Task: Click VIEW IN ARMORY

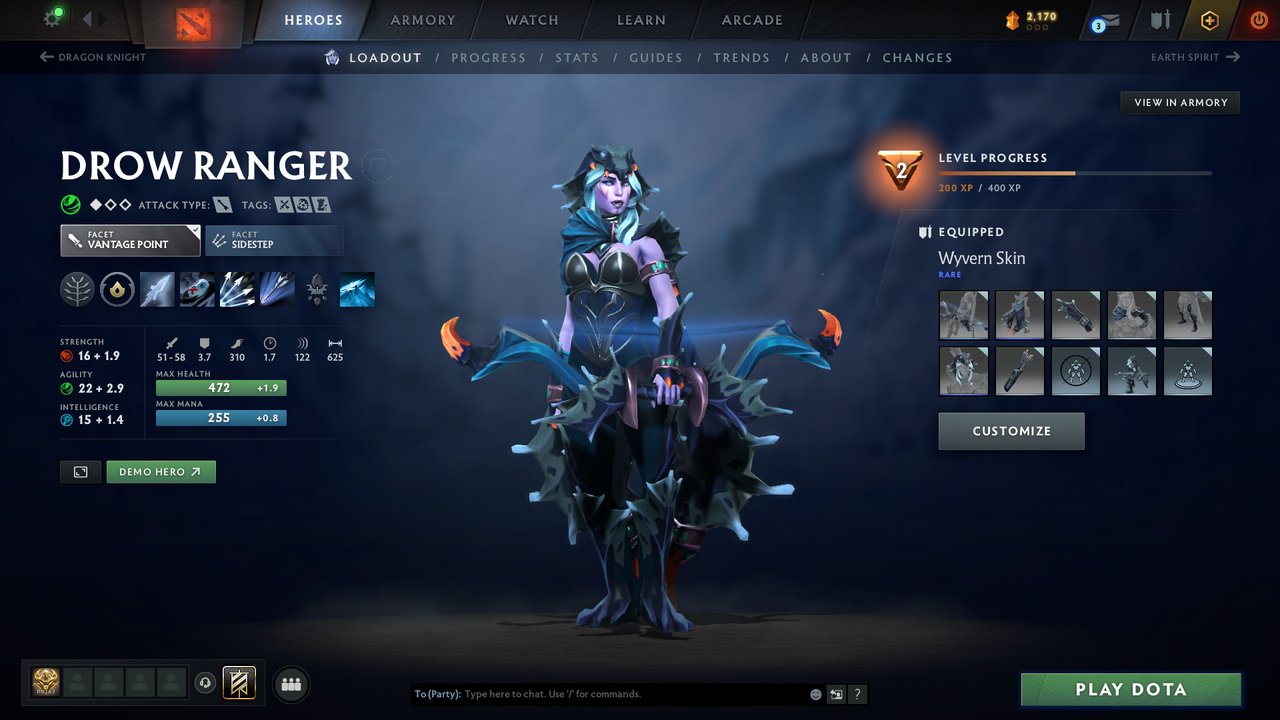Action: pos(1179,102)
